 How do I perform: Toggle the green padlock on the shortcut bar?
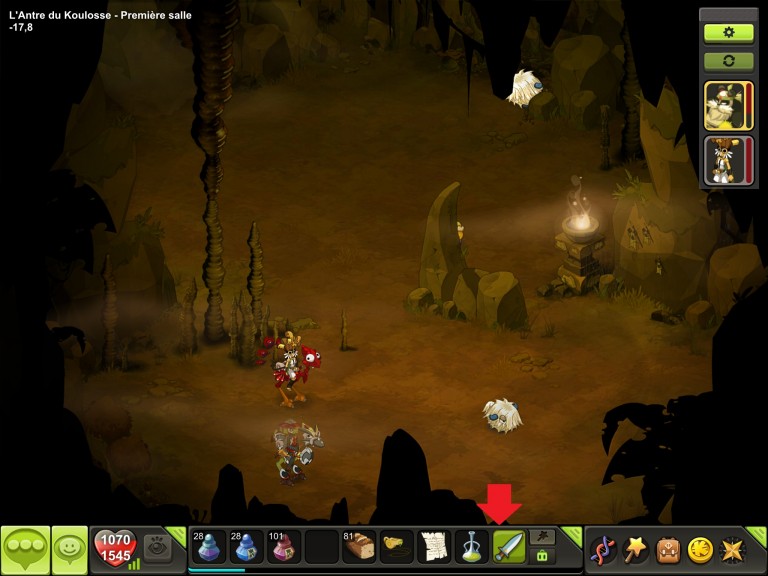(x=543, y=555)
